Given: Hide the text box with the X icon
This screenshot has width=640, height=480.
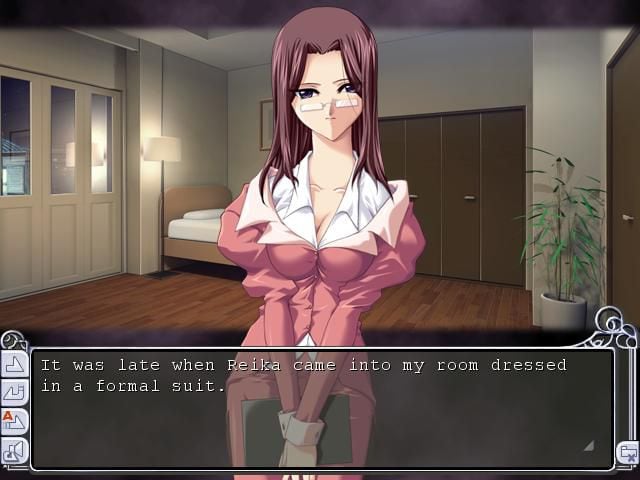Looking at the screenshot, I should click(627, 452).
